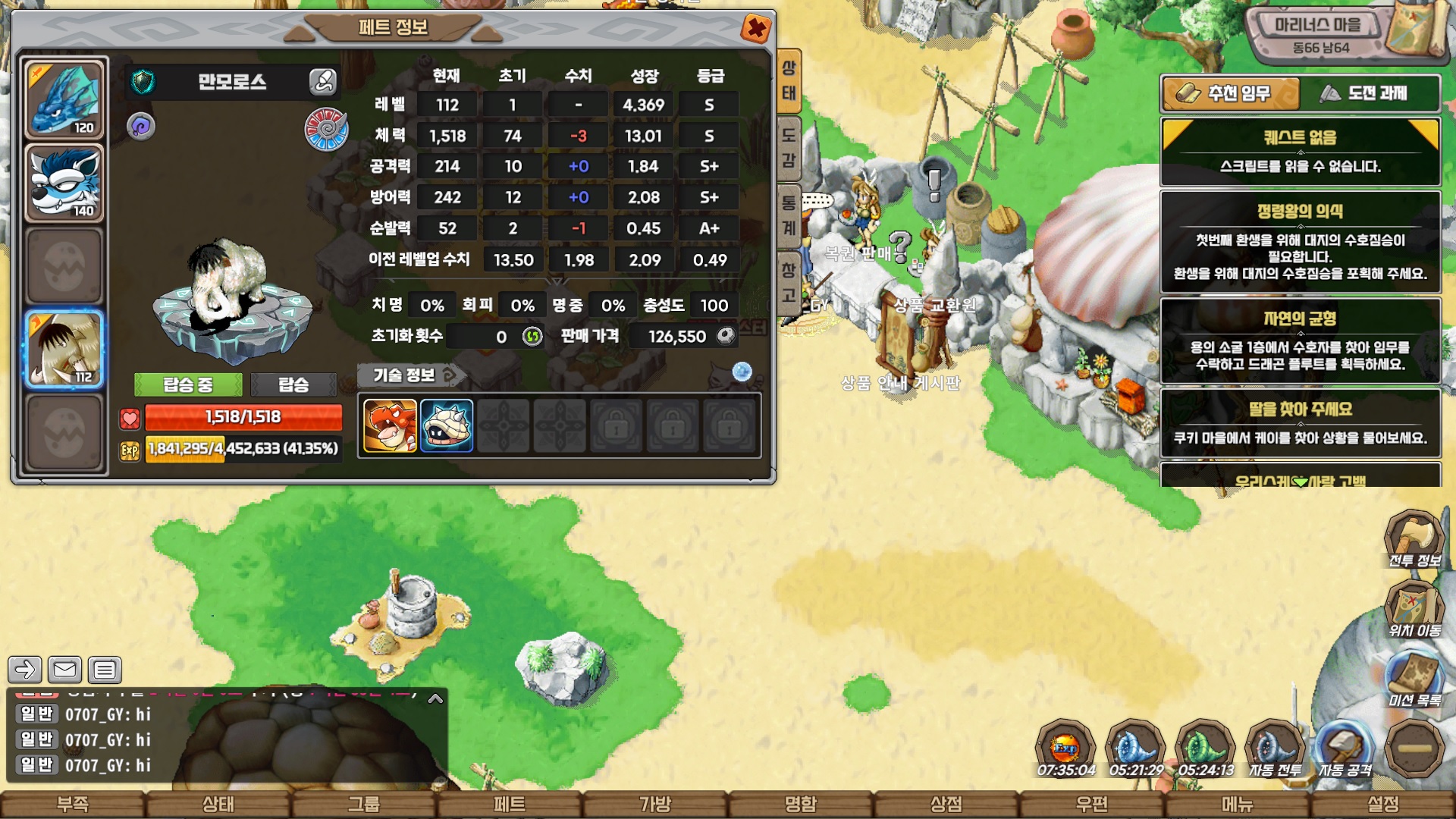Select the spiked shell skill icon
Image resolution: width=1456 pixels, height=819 pixels.
447,426
